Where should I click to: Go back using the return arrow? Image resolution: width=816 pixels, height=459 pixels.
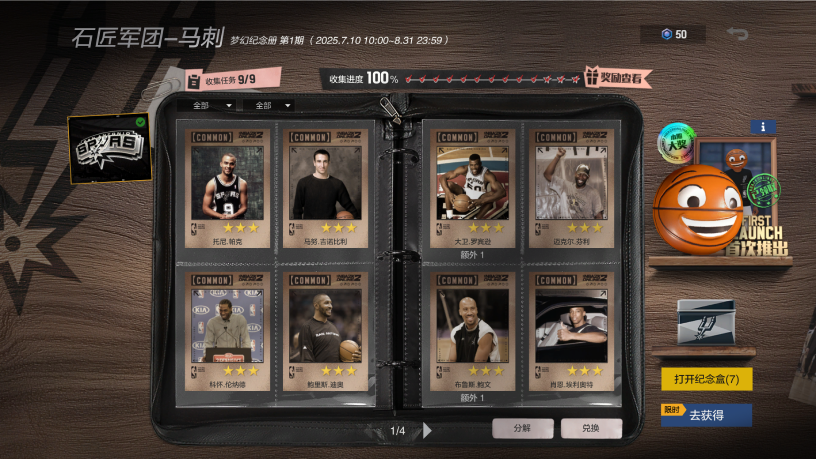(x=738, y=35)
